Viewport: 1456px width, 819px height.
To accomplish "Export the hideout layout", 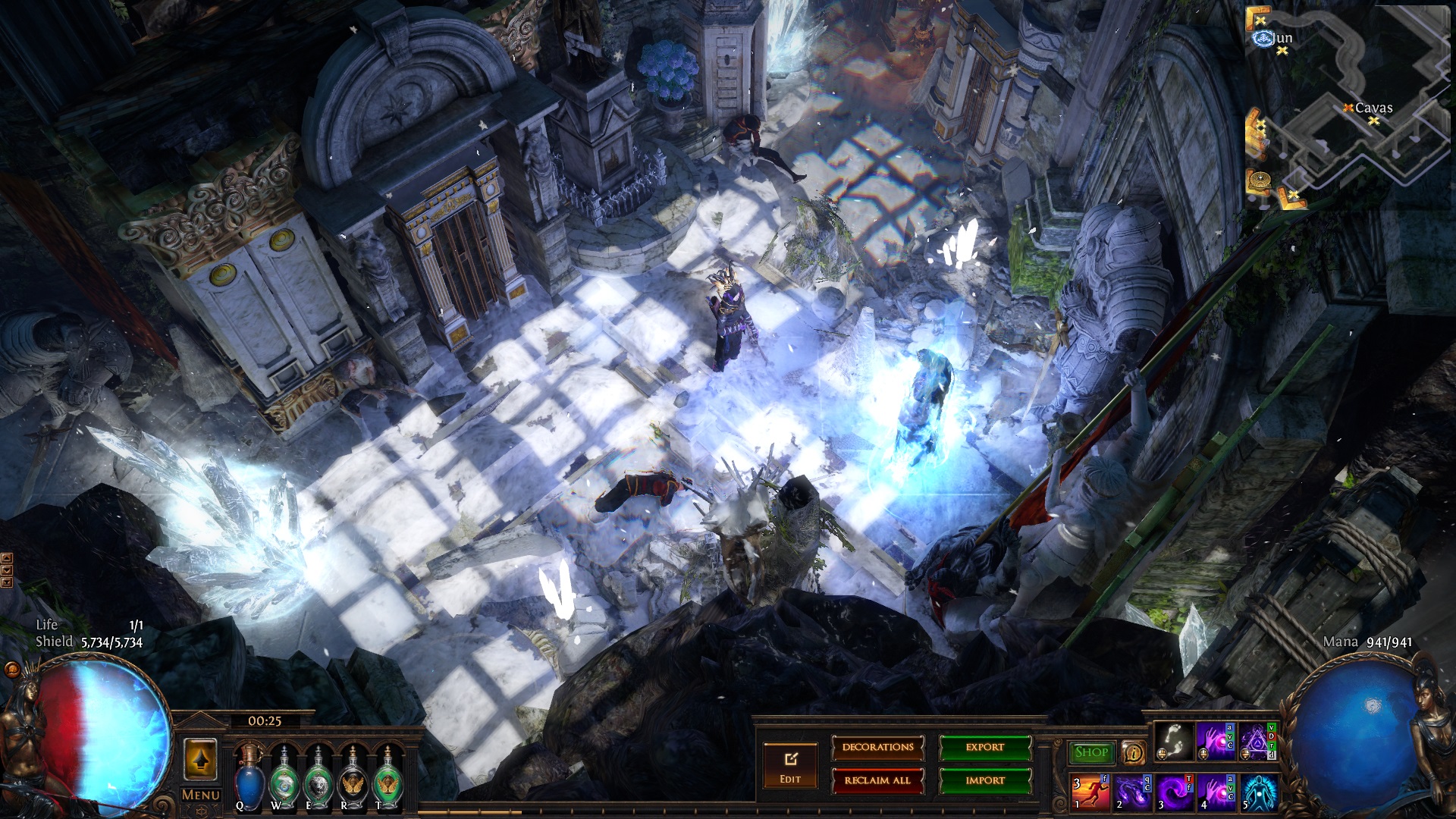I will pyautogui.click(x=984, y=748).
